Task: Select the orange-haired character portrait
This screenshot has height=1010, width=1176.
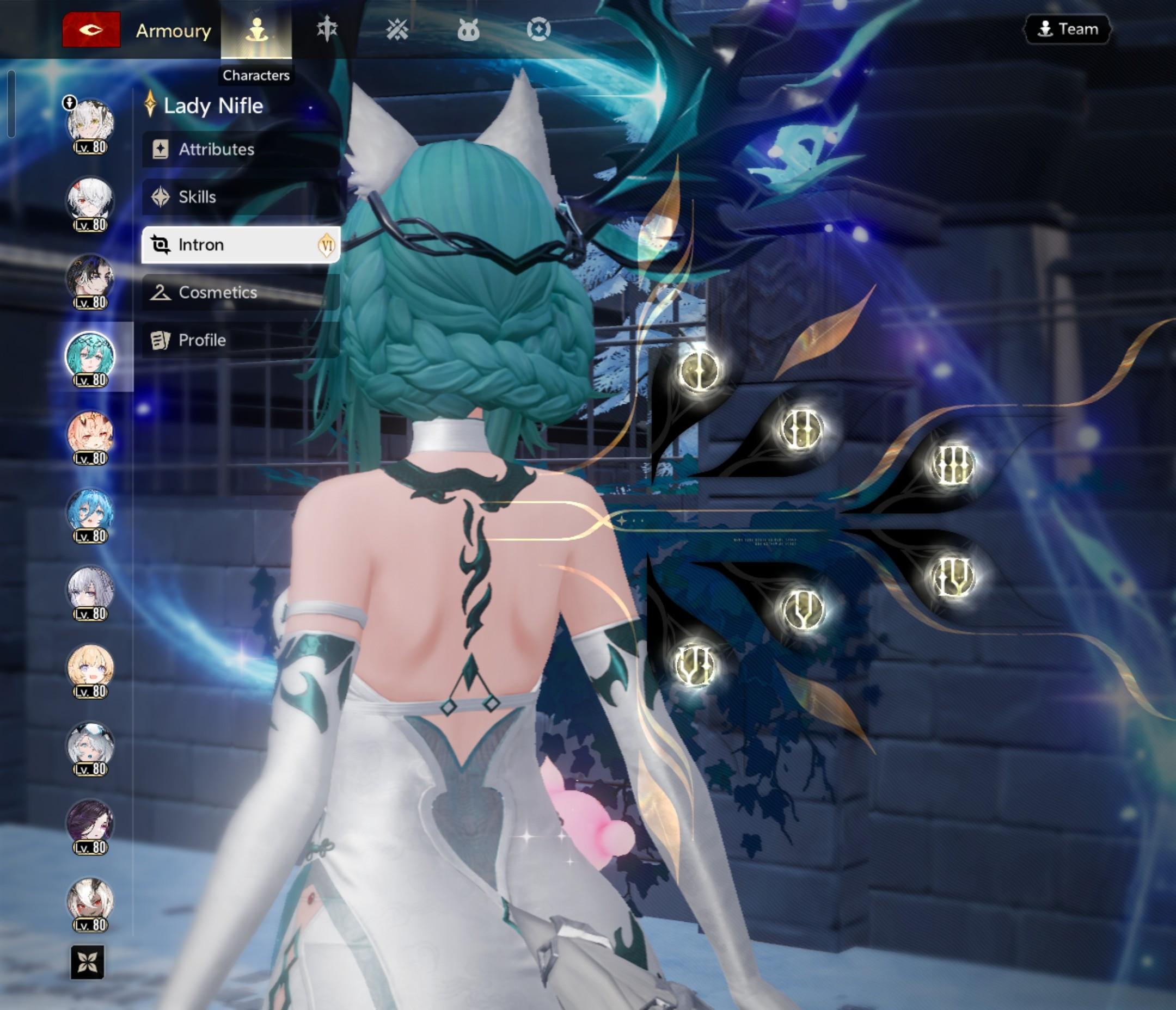Action: point(90,438)
